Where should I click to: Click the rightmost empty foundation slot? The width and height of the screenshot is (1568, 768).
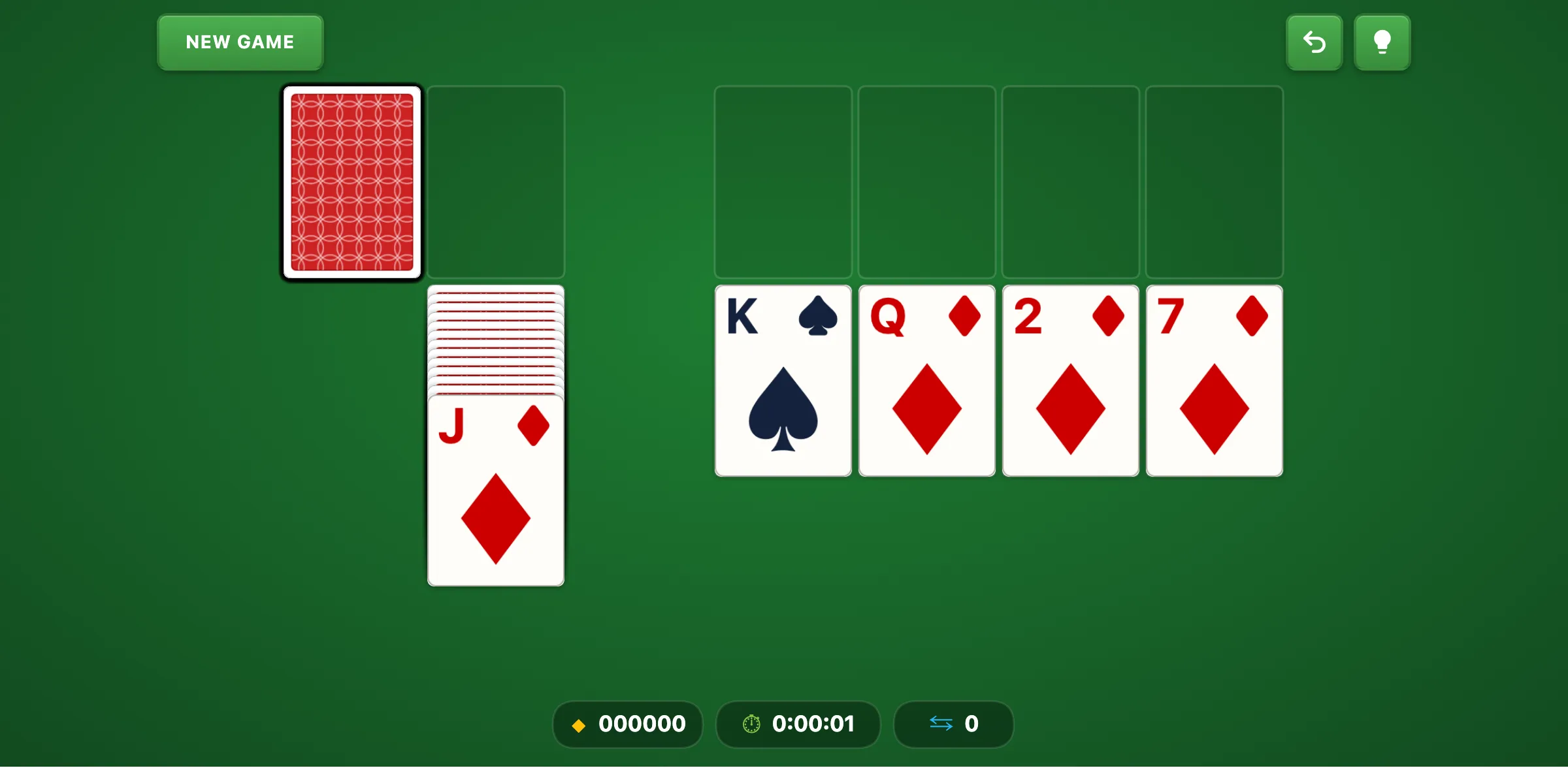[1215, 183]
